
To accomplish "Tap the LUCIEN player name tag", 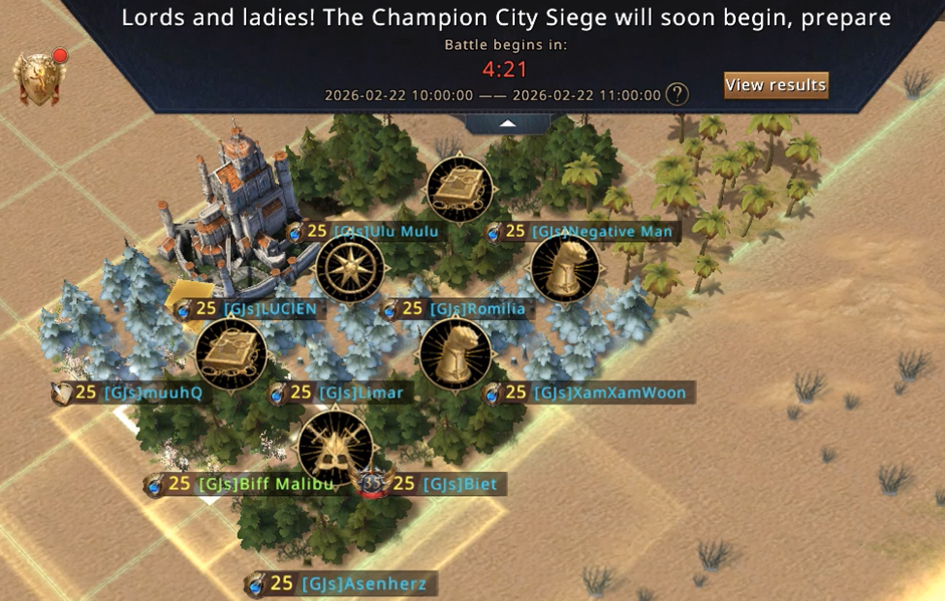I will (257, 309).
